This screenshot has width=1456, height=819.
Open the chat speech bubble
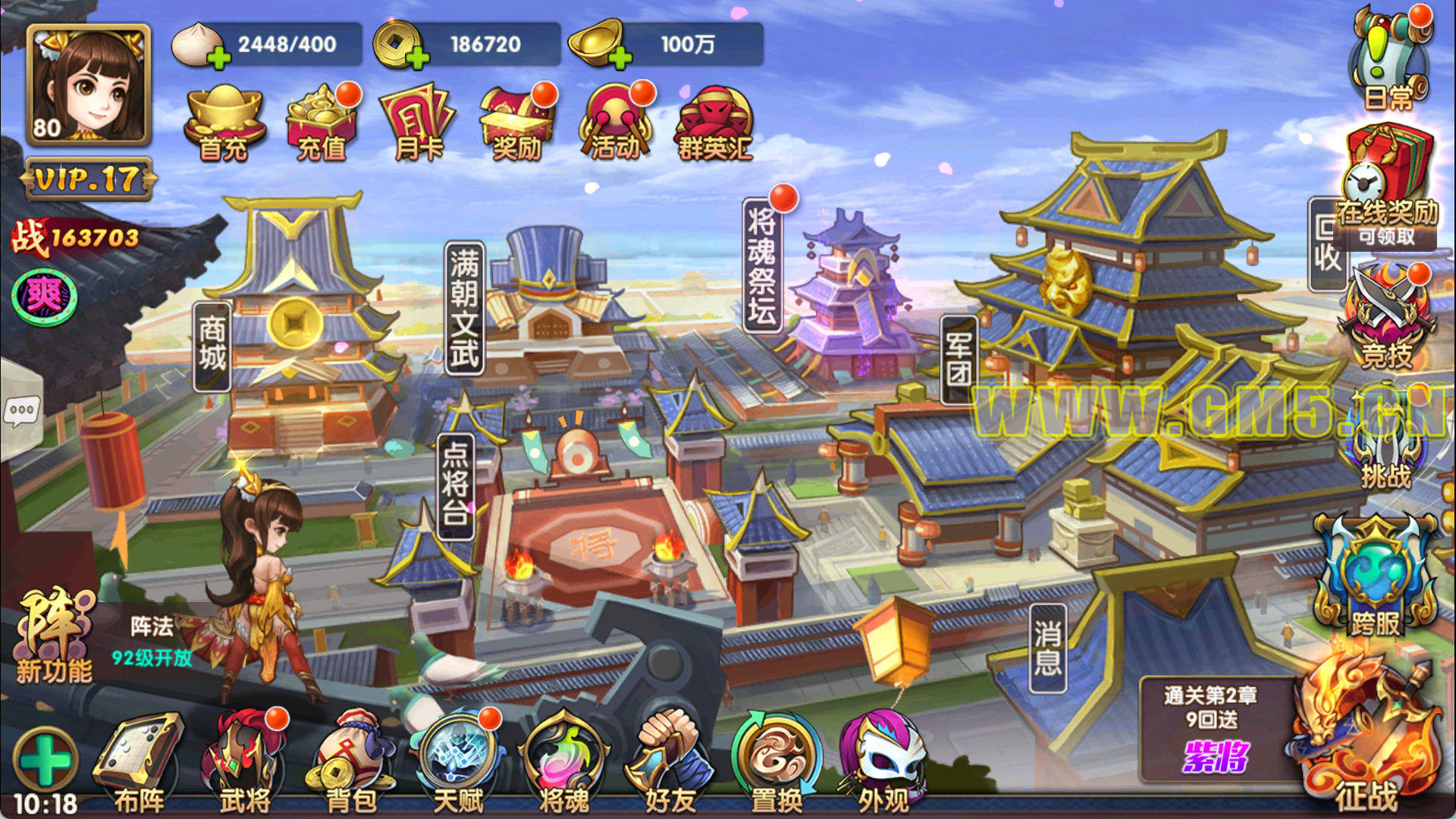pos(21,411)
